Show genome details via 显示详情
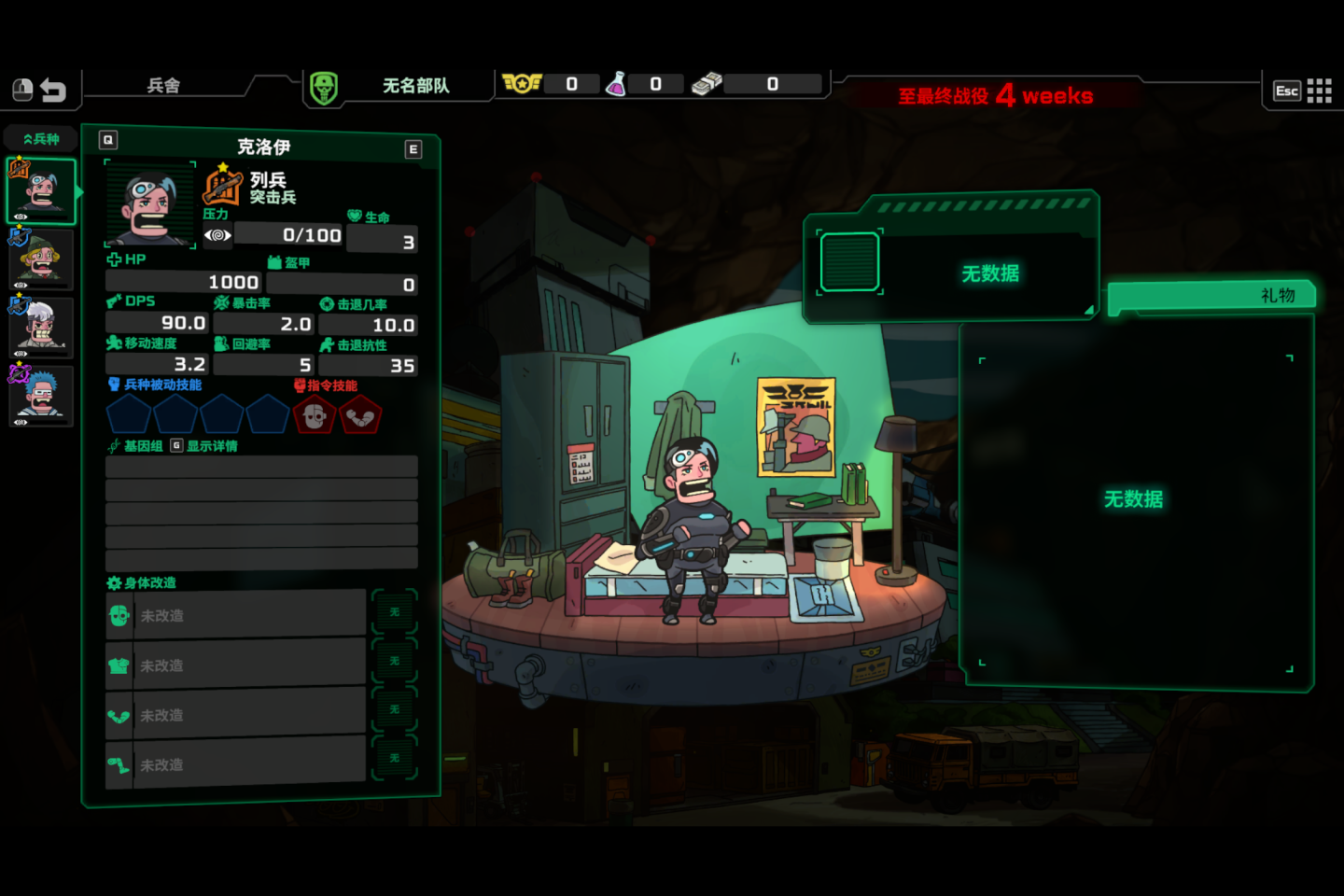This screenshot has width=1344, height=896. [204, 446]
